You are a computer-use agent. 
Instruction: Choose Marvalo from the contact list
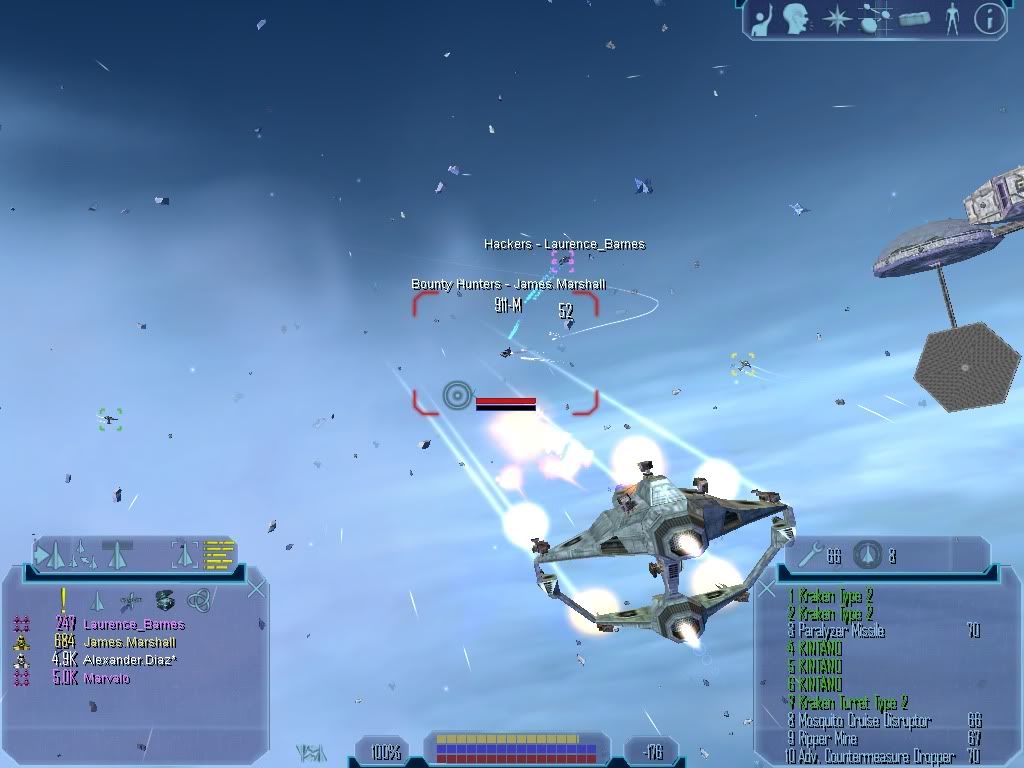[106, 679]
